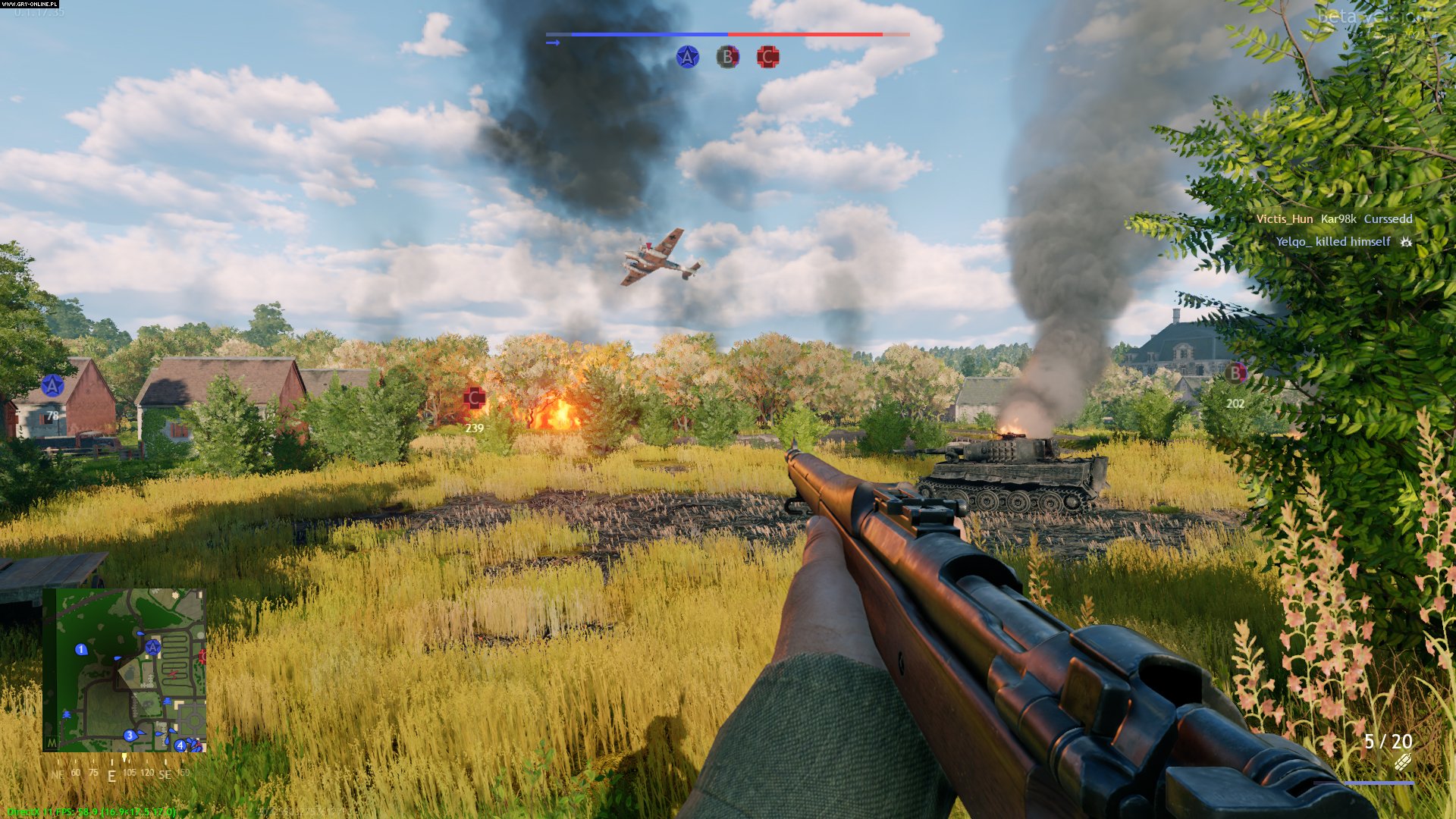Select squad marker 3 on the minimap

[x=130, y=735]
